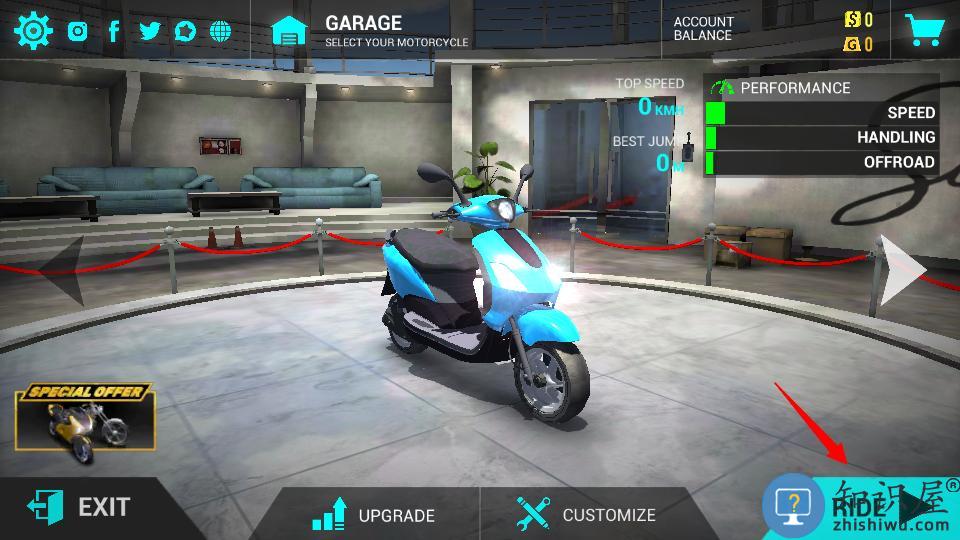Exit the garage
The width and height of the screenshot is (960, 540).
click(80, 507)
